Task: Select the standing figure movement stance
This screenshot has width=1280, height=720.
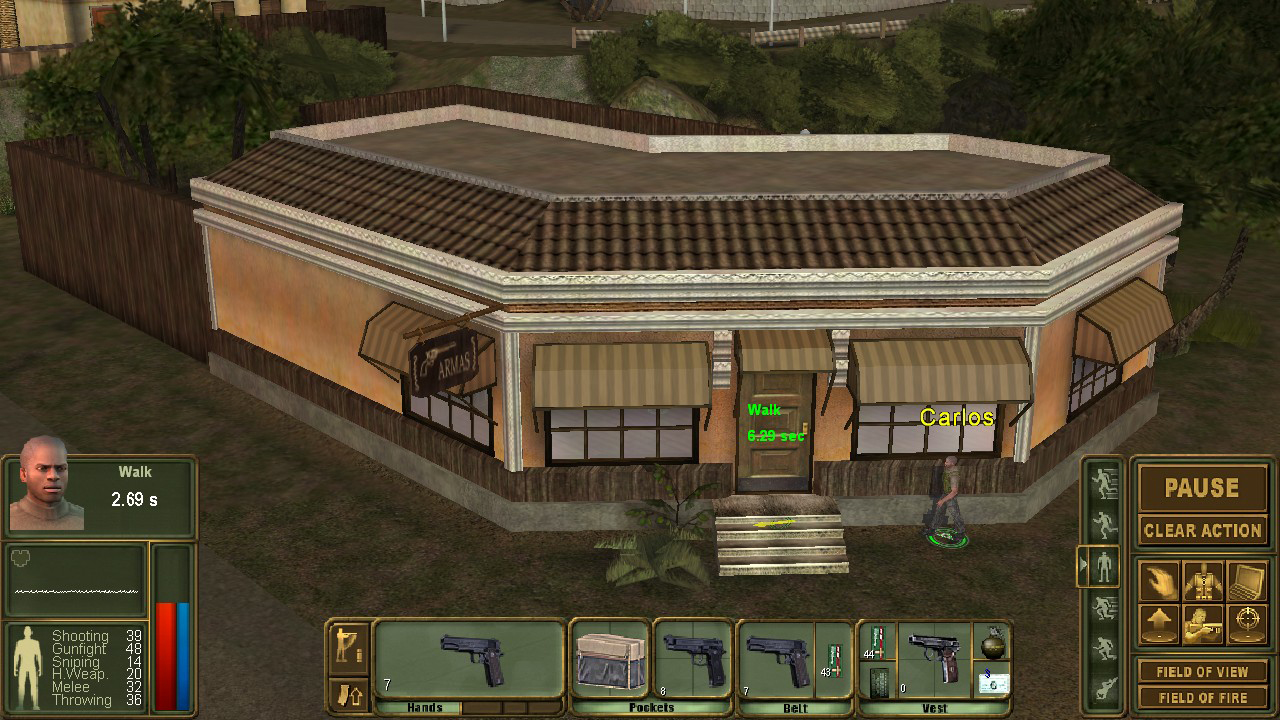Action: pos(1104,567)
